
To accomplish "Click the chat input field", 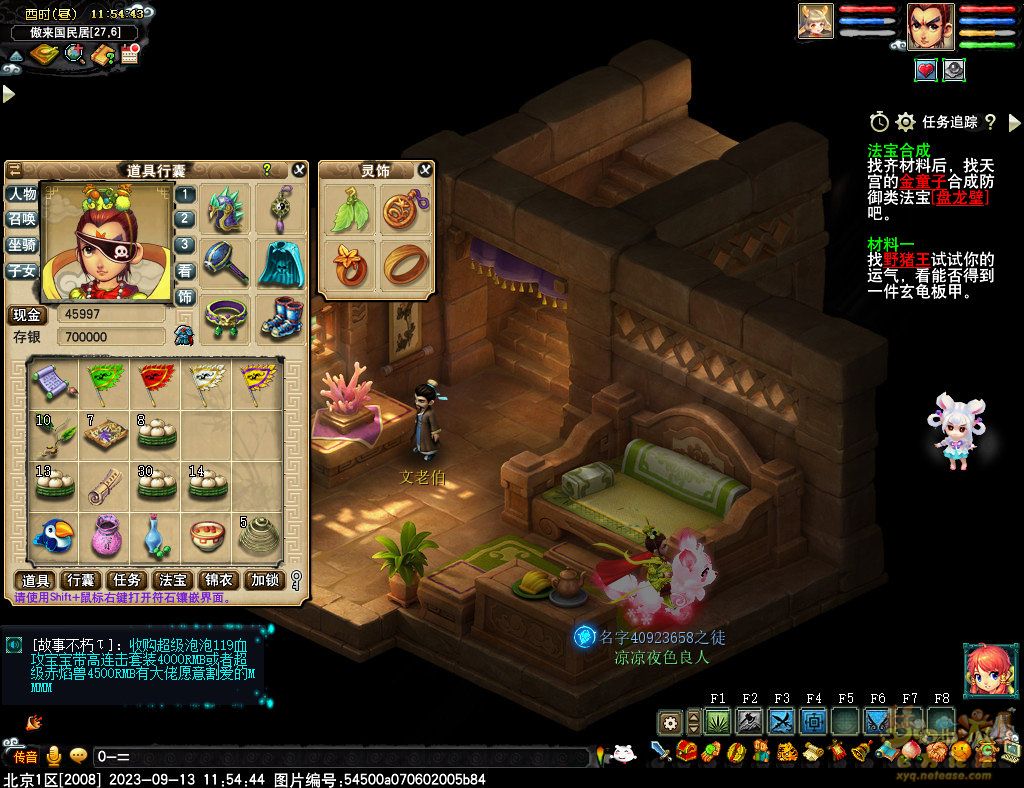I will (340, 757).
